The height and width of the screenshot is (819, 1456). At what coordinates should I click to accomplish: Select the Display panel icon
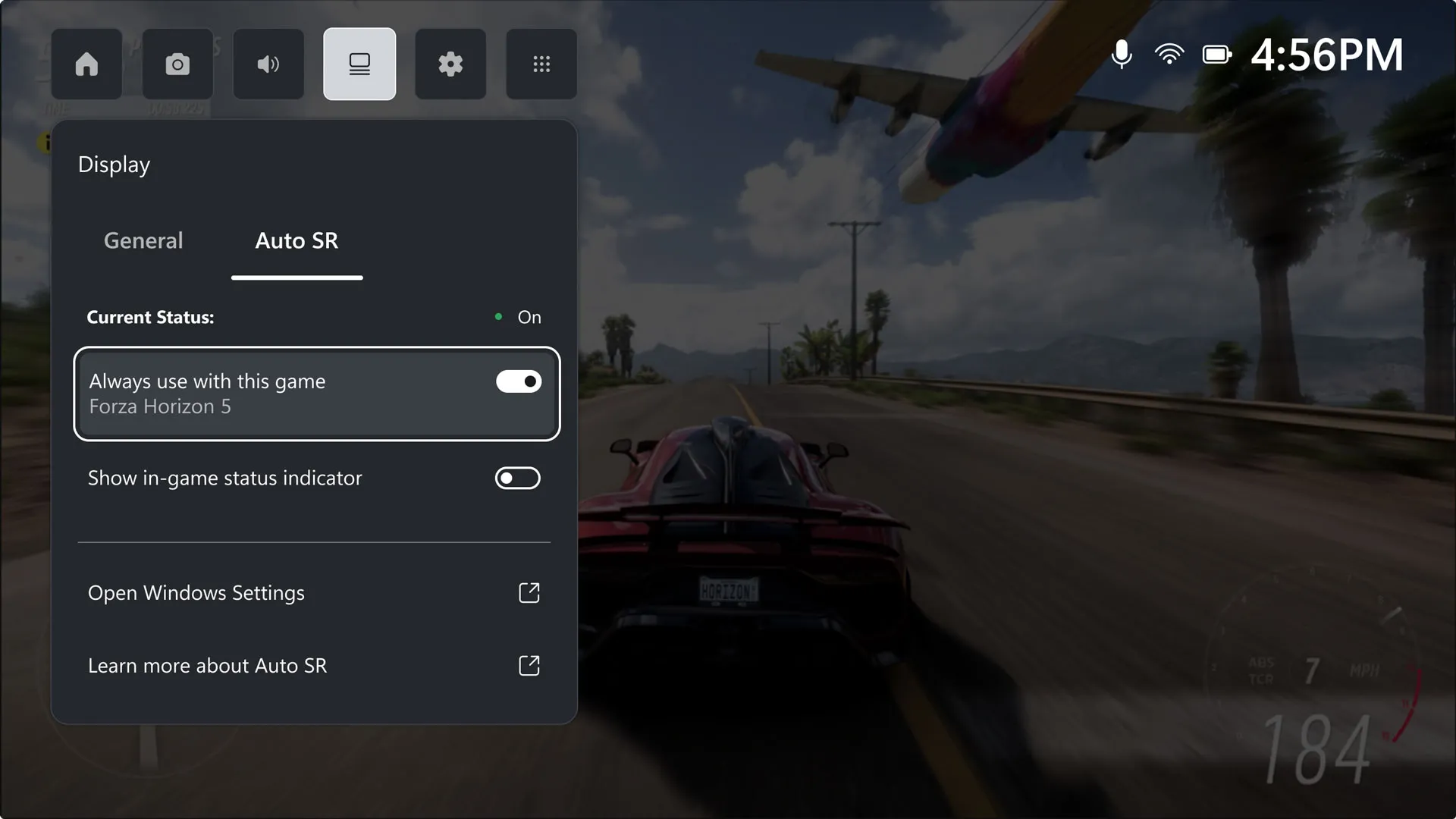[359, 64]
